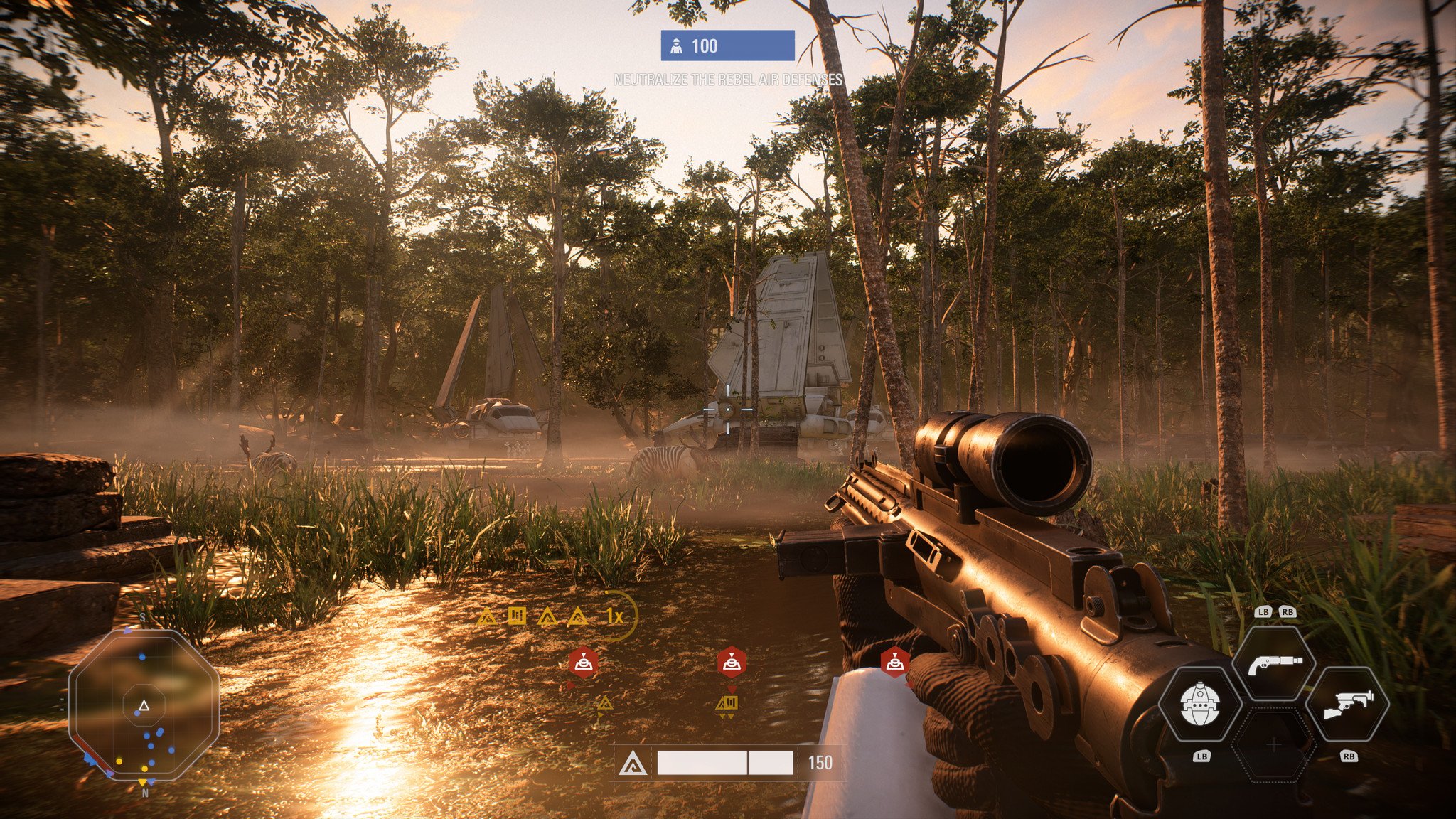Select the yellow 1x squad multiplier ring
The height and width of the screenshot is (819, 1456).
click(x=616, y=616)
